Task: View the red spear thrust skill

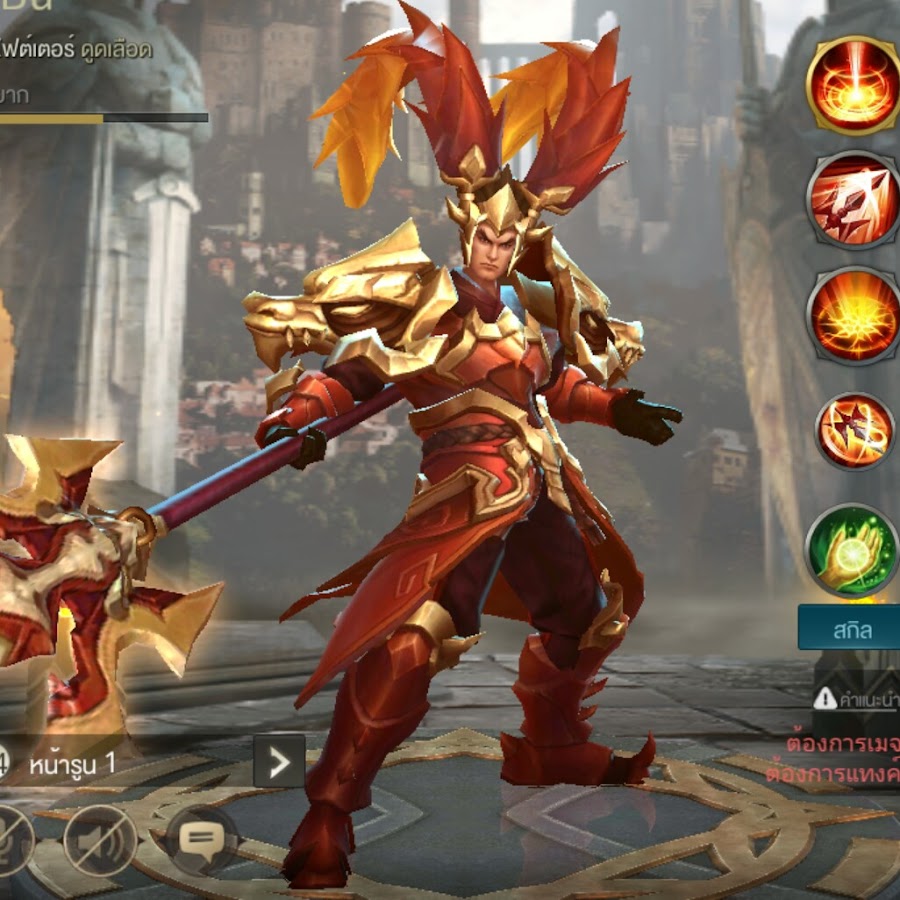Action: (852, 199)
